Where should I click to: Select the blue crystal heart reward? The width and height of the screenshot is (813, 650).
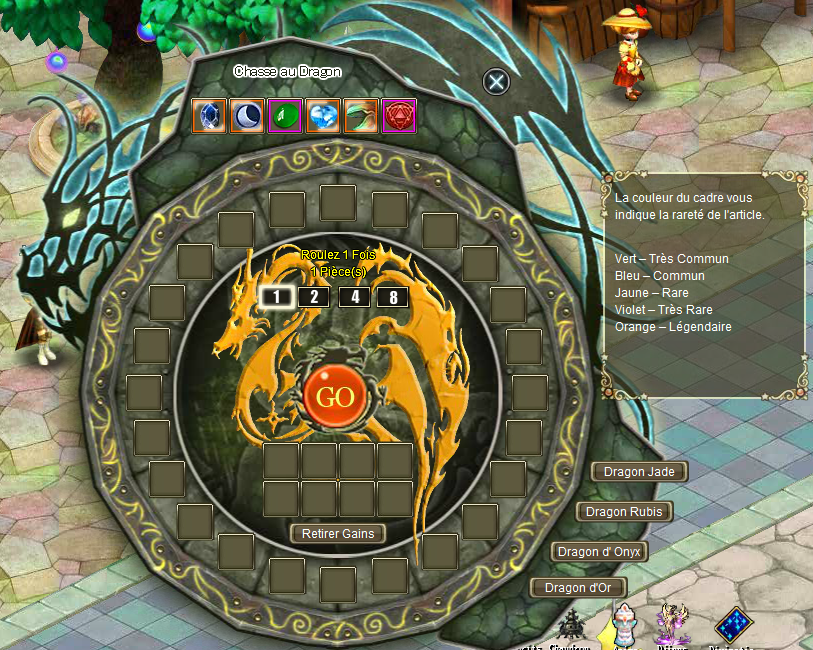(x=323, y=116)
